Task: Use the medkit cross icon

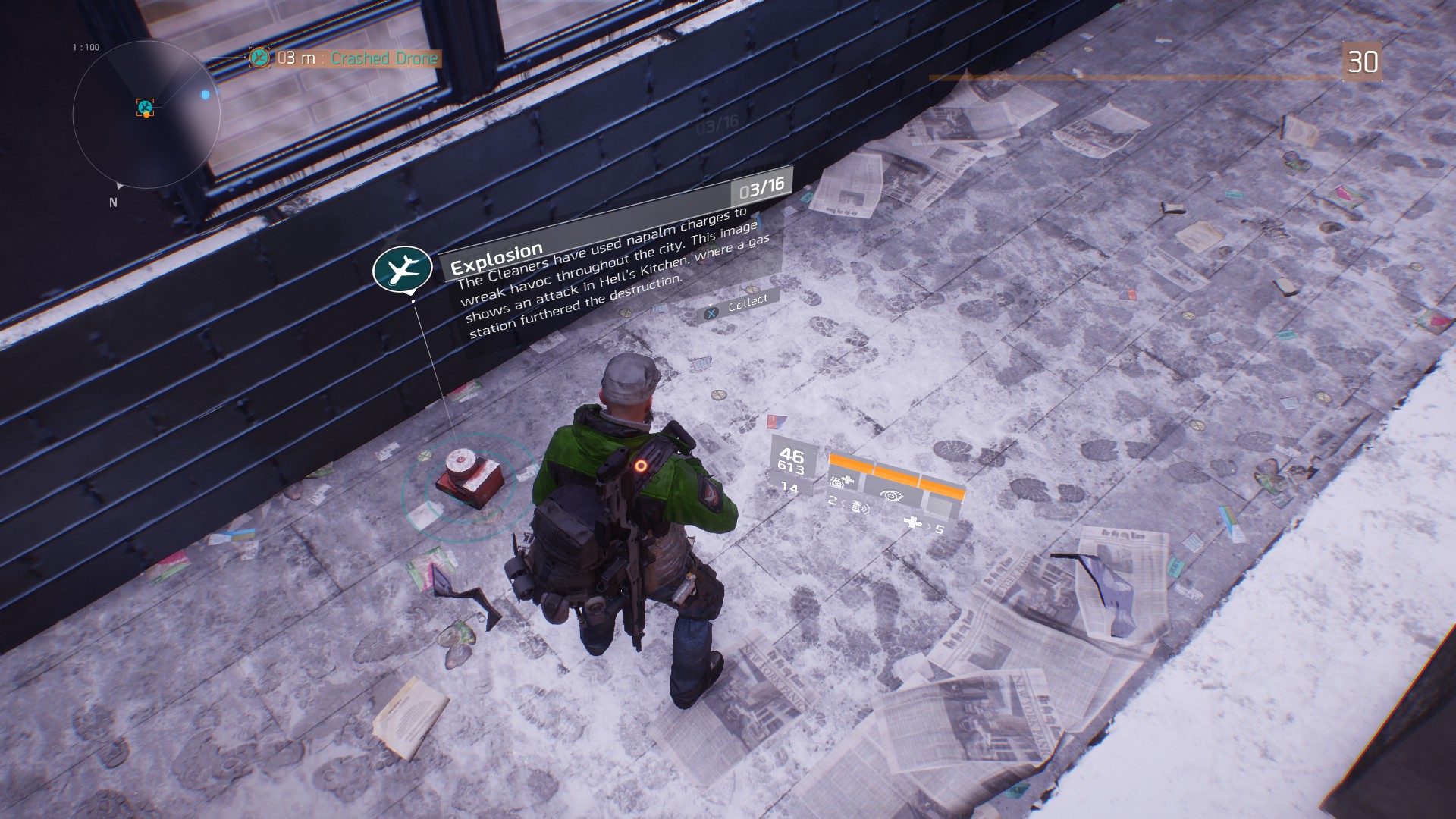Action: coord(913,522)
